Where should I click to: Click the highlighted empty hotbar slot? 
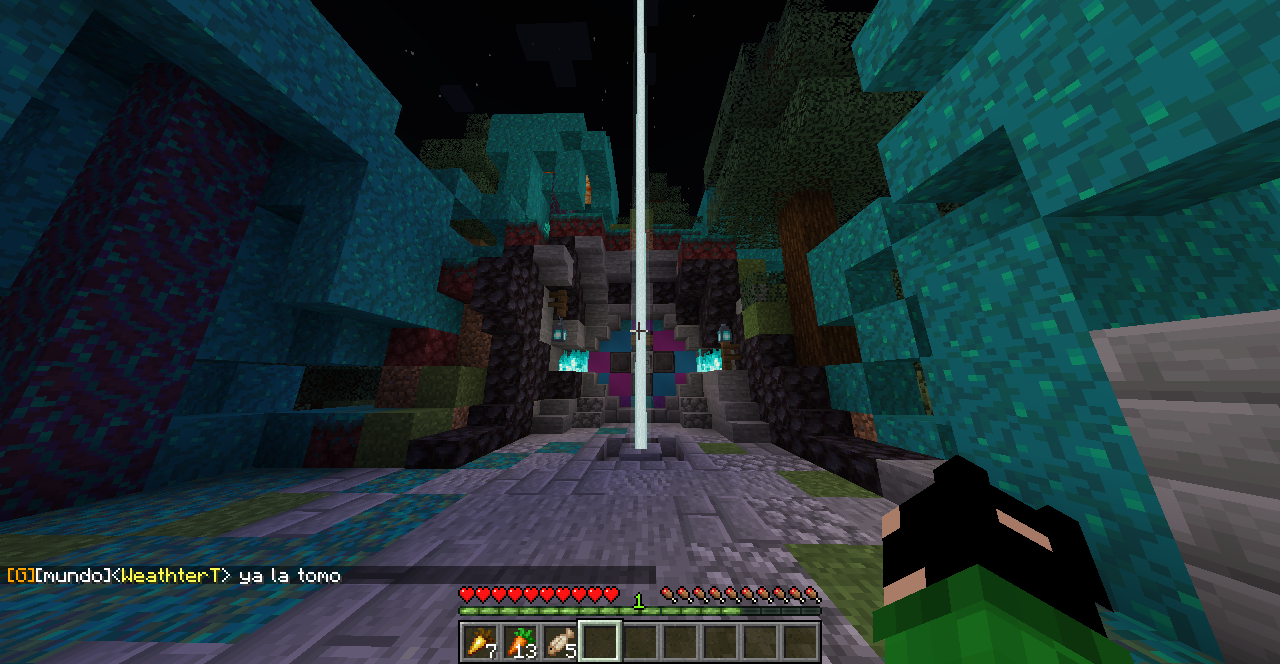click(x=600, y=641)
